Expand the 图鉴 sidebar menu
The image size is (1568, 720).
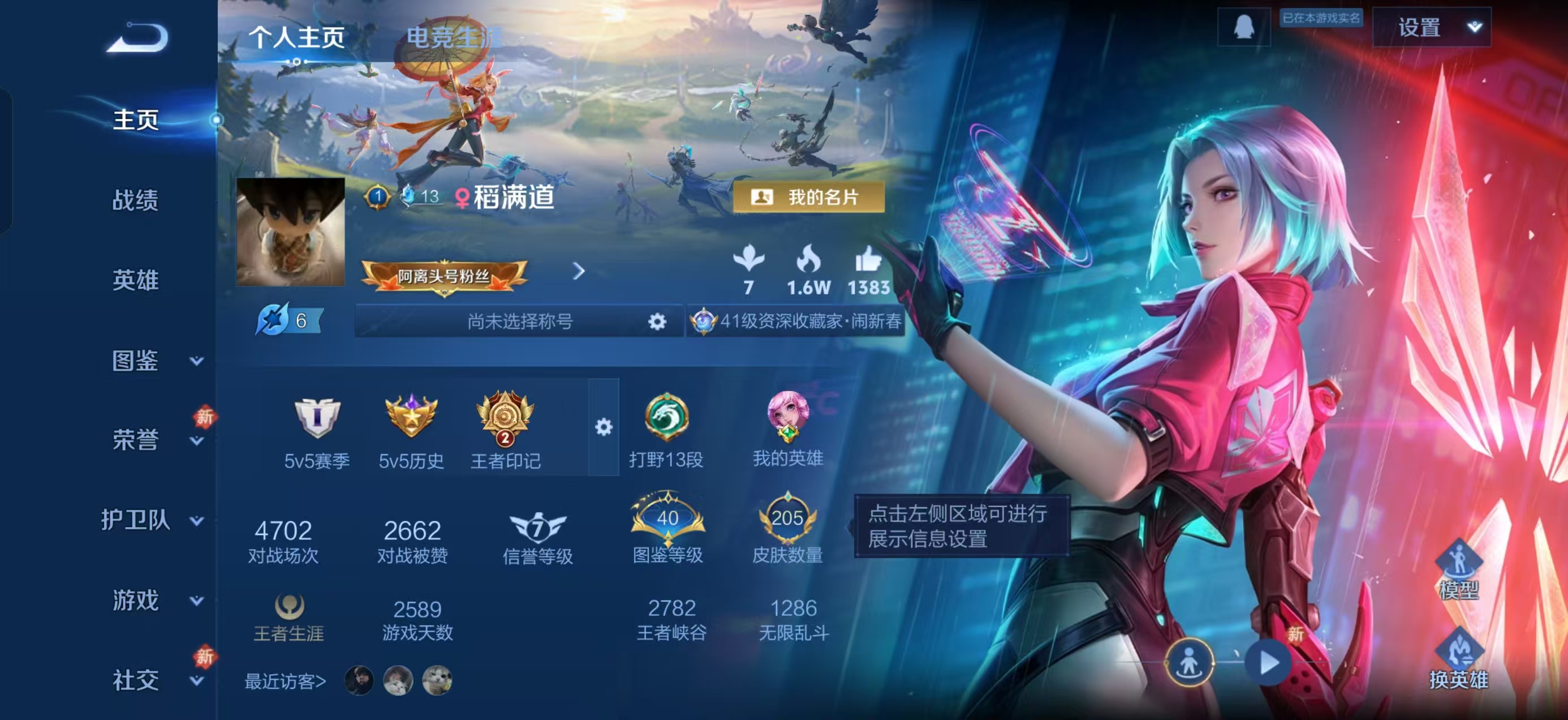155,361
